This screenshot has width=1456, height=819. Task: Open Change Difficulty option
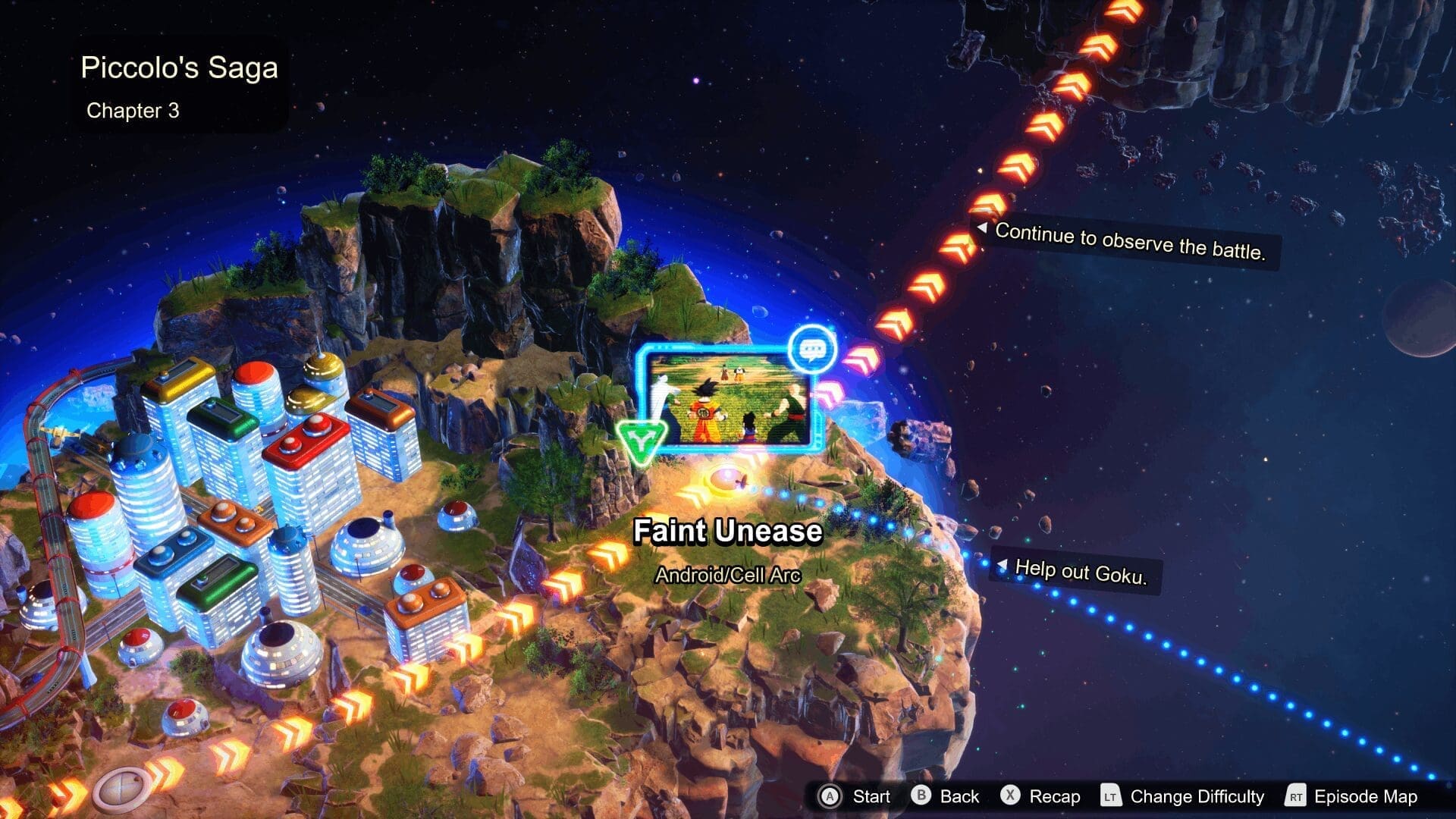(x=1183, y=796)
